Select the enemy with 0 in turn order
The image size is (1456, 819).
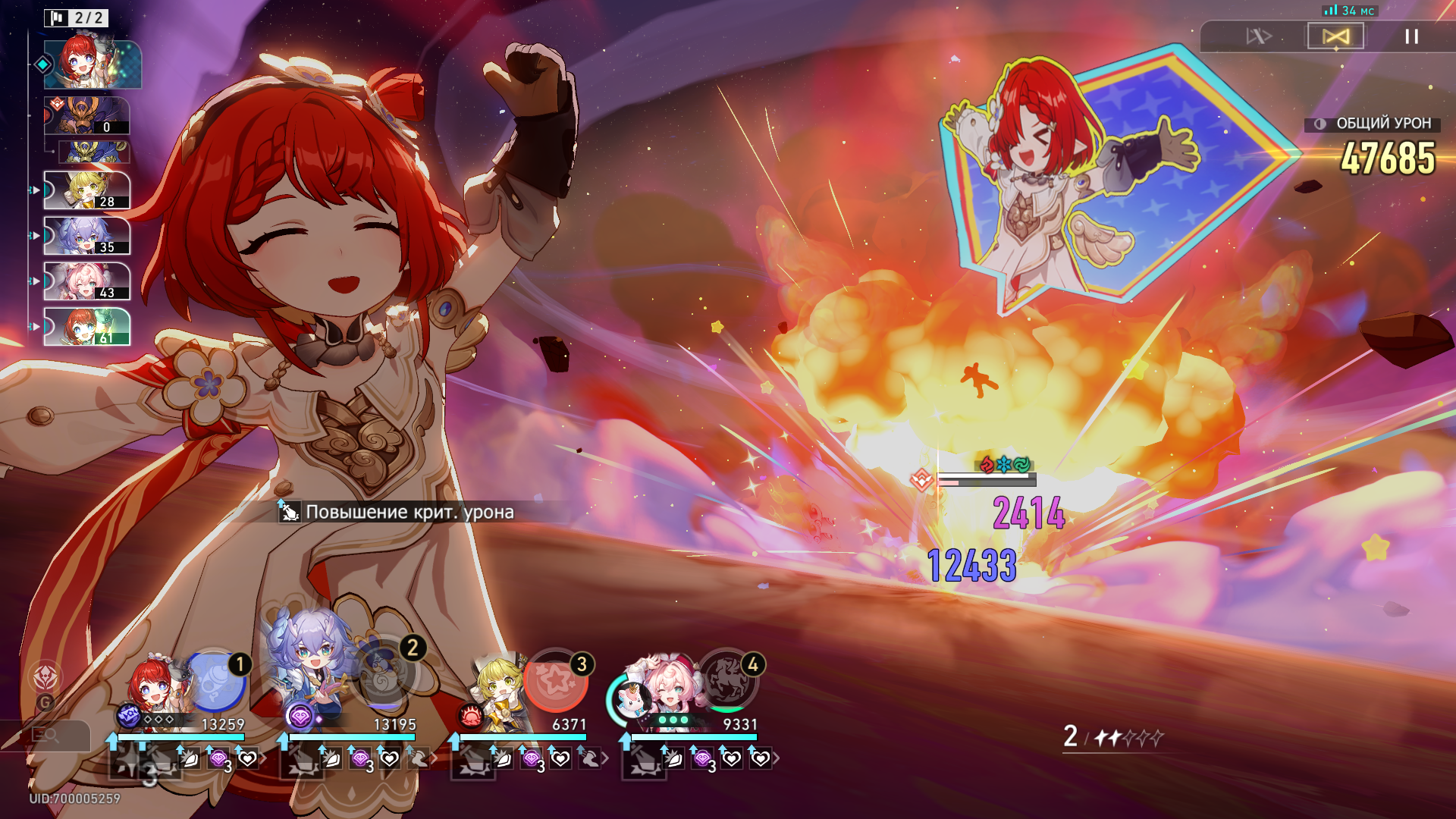click(x=86, y=115)
